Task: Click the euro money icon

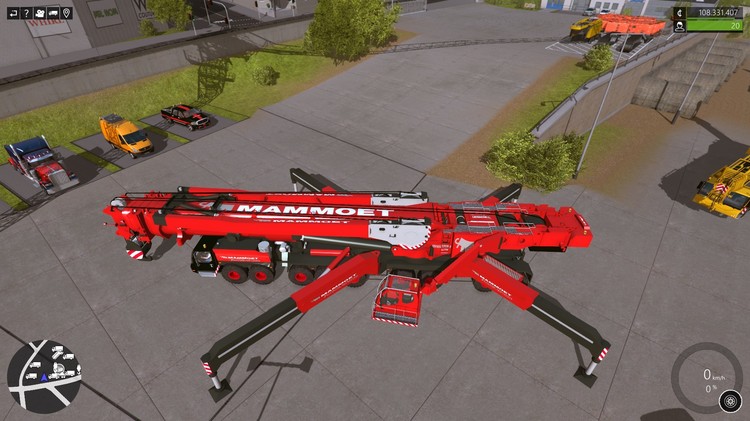Action: tap(680, 12)
